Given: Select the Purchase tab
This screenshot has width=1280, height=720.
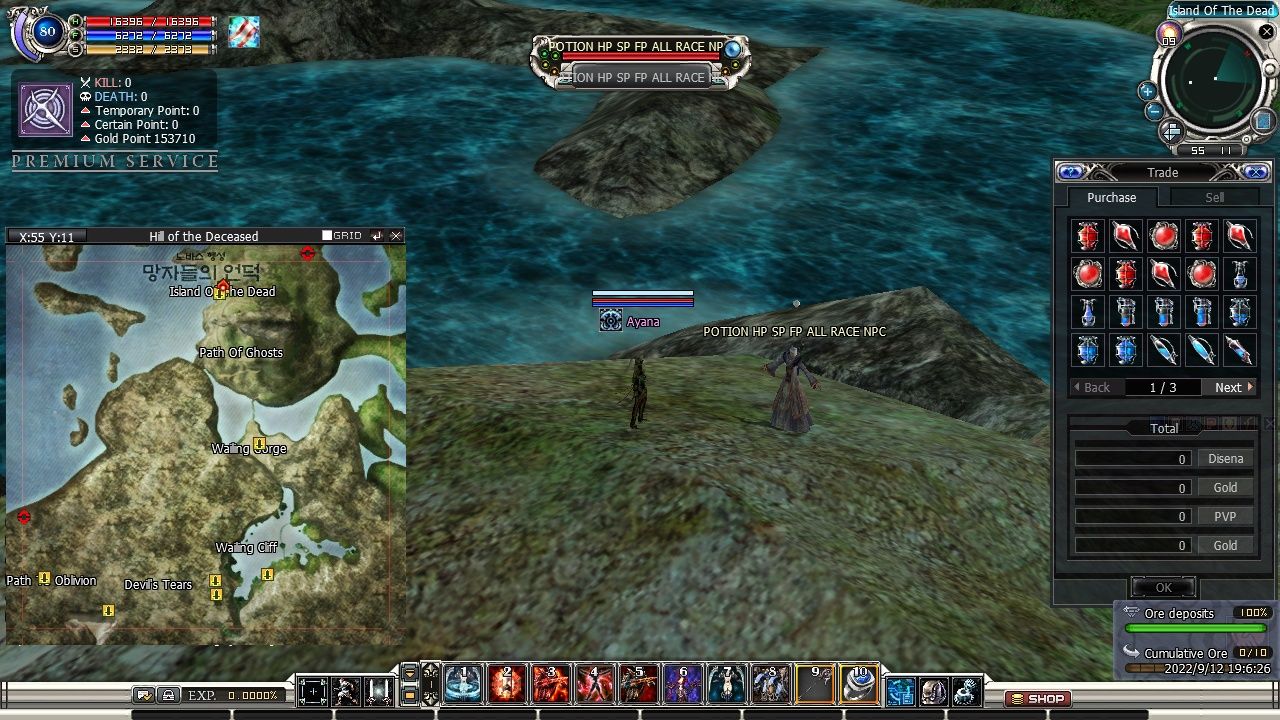Looking at the screenshot, I should coord(1111,196).
